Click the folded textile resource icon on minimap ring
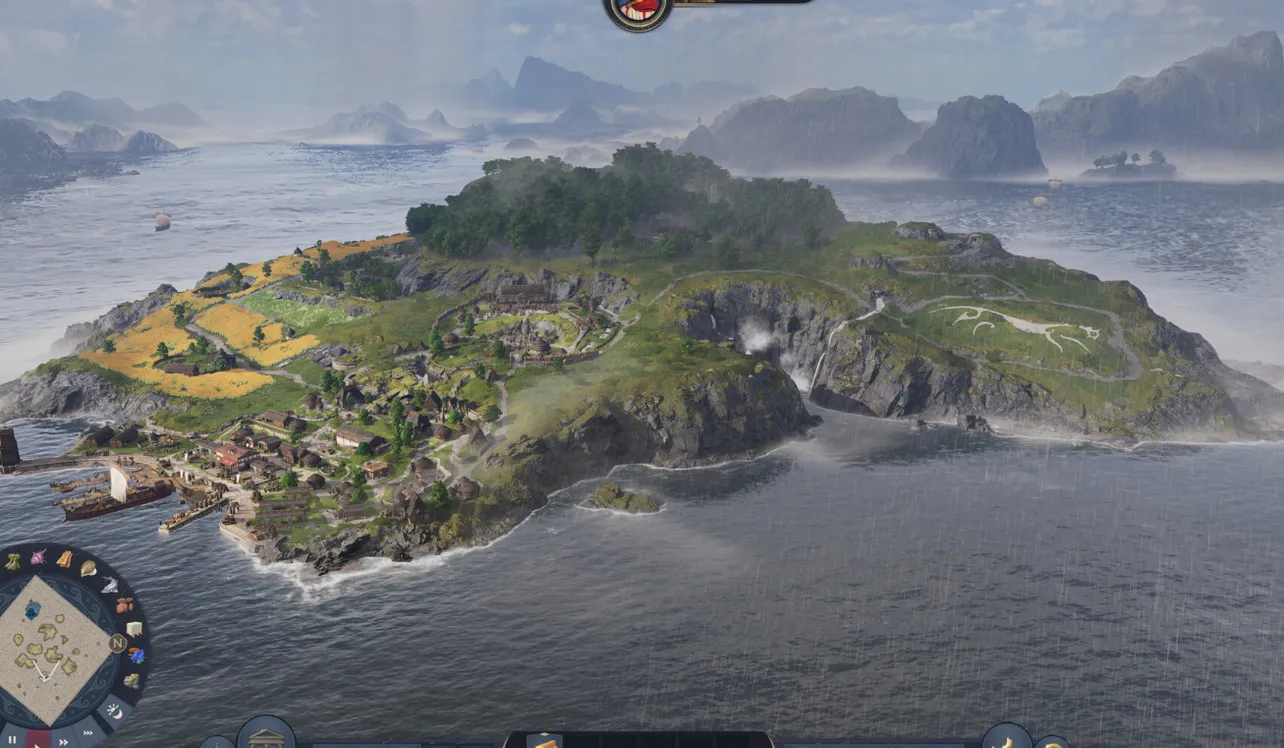Viewport: 1284px width, 748px height. pyautogui.click(x=66, y=558)
